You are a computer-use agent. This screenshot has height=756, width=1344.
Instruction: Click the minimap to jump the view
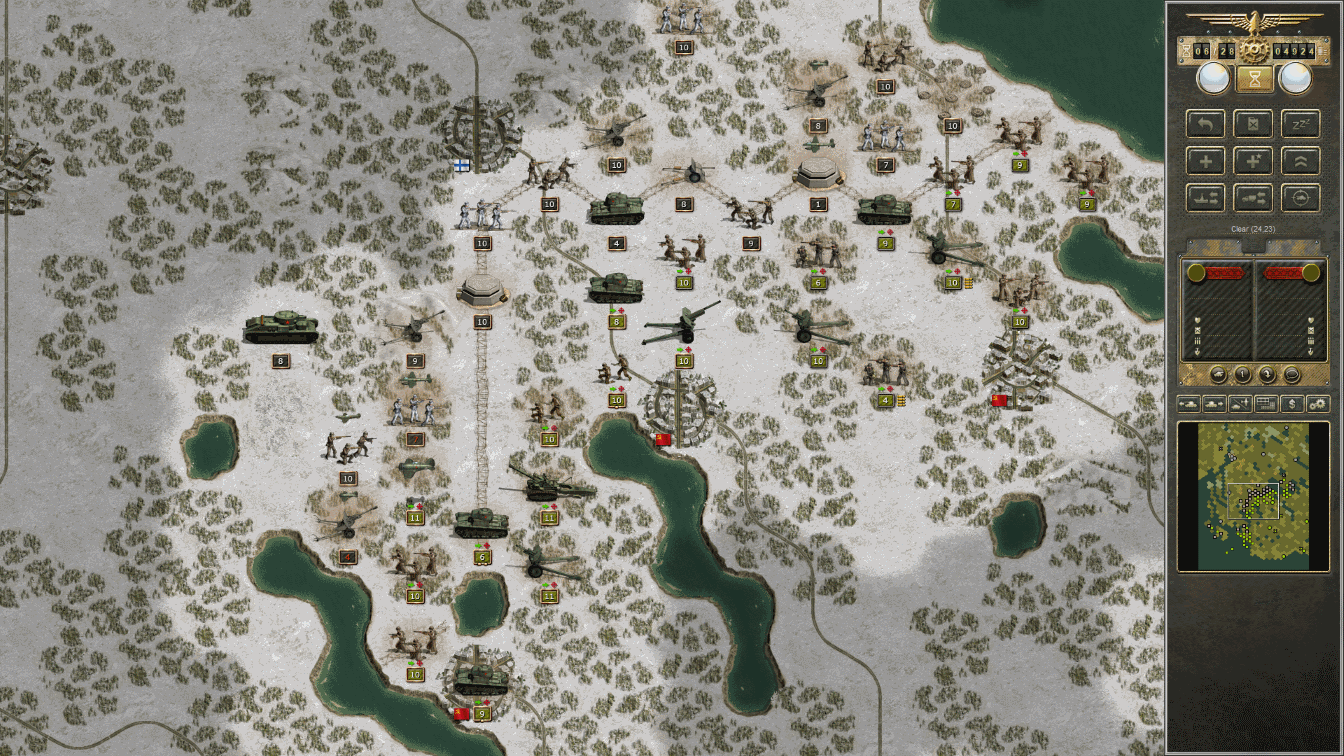(x=1253, y=496)
